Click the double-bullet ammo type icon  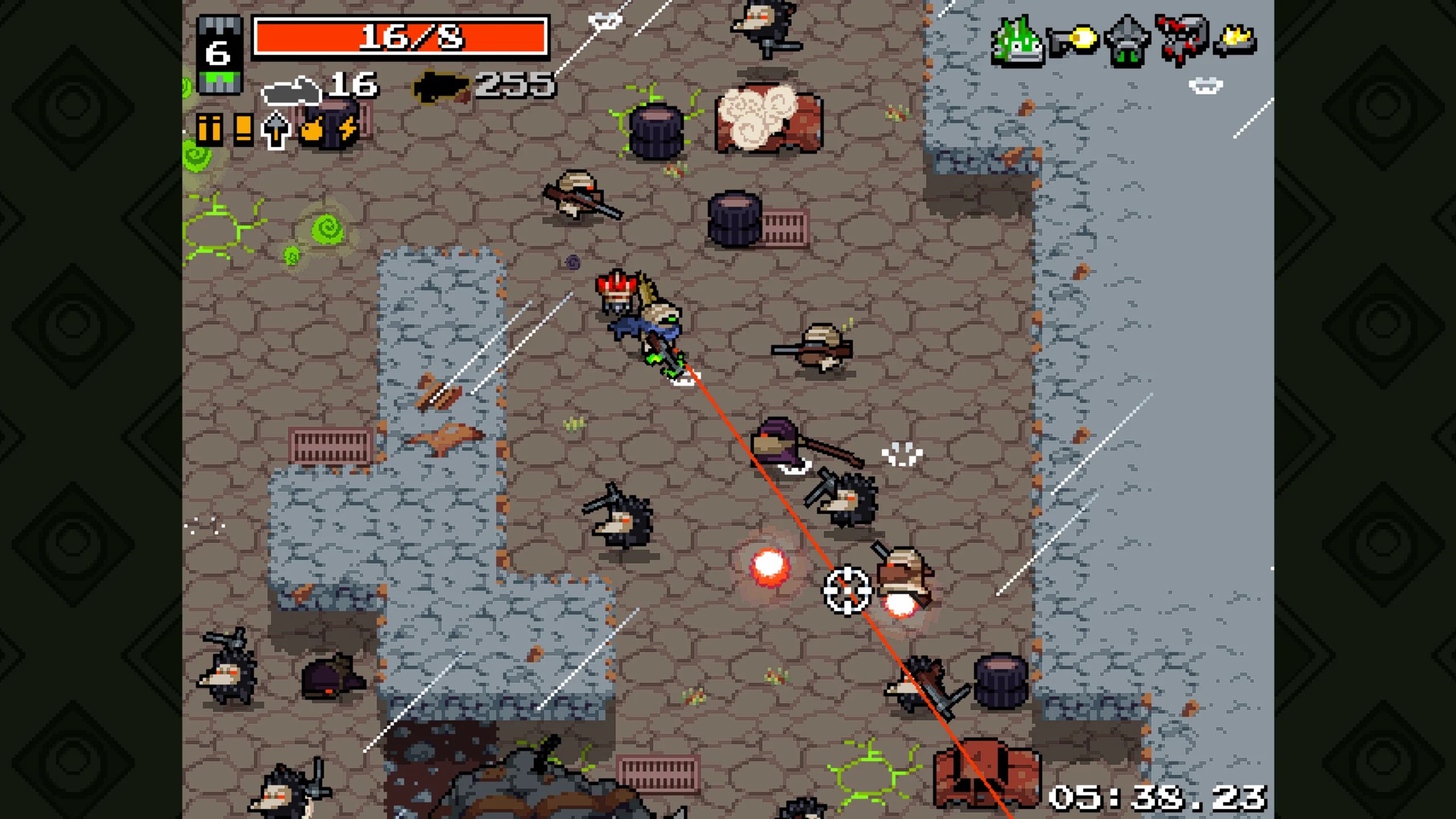coord(209,130)
